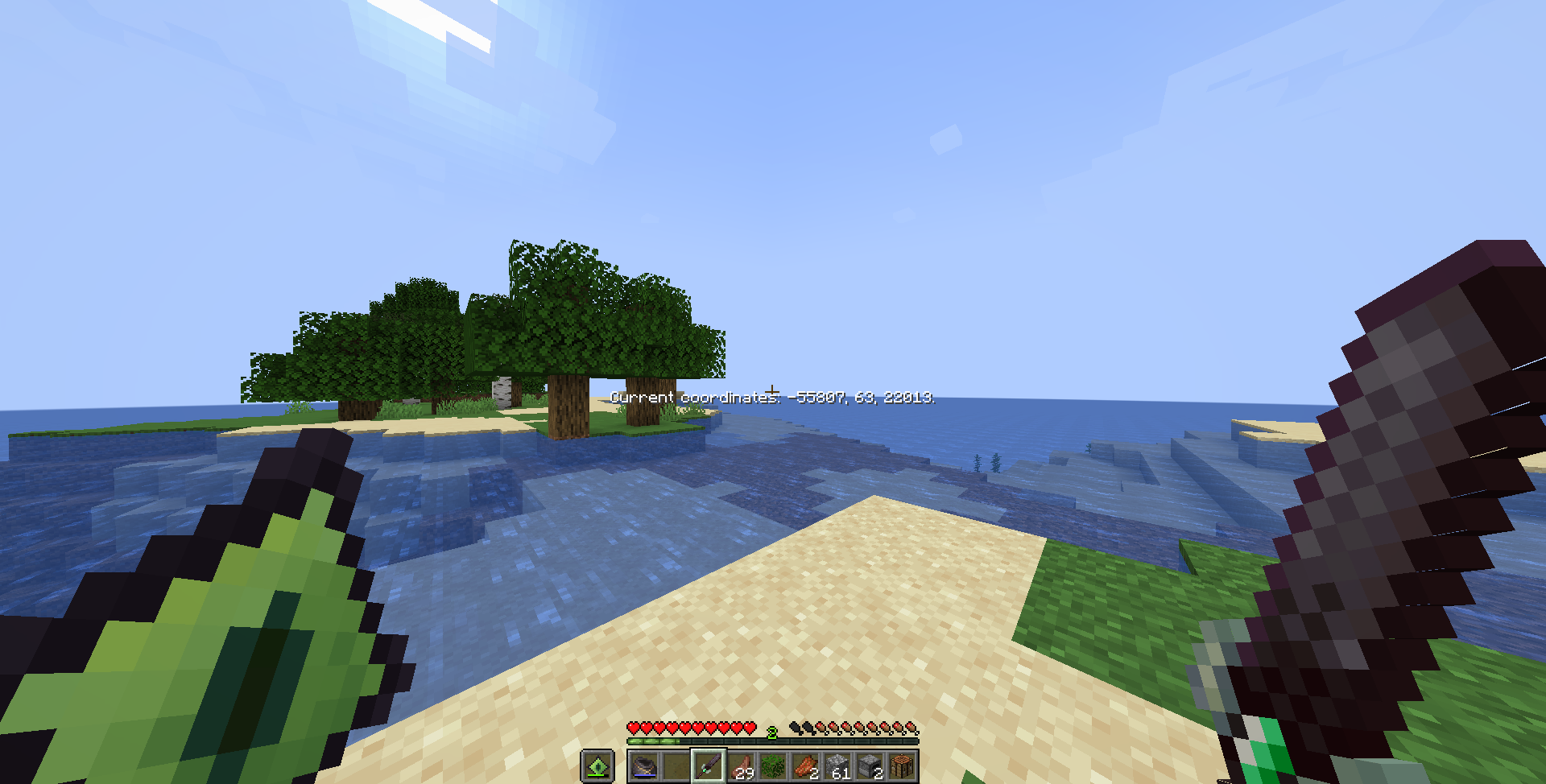This screenshot has width=1546, height=784.
Task: Select the black cap item with durability bar
Action: tap(644, 763)
